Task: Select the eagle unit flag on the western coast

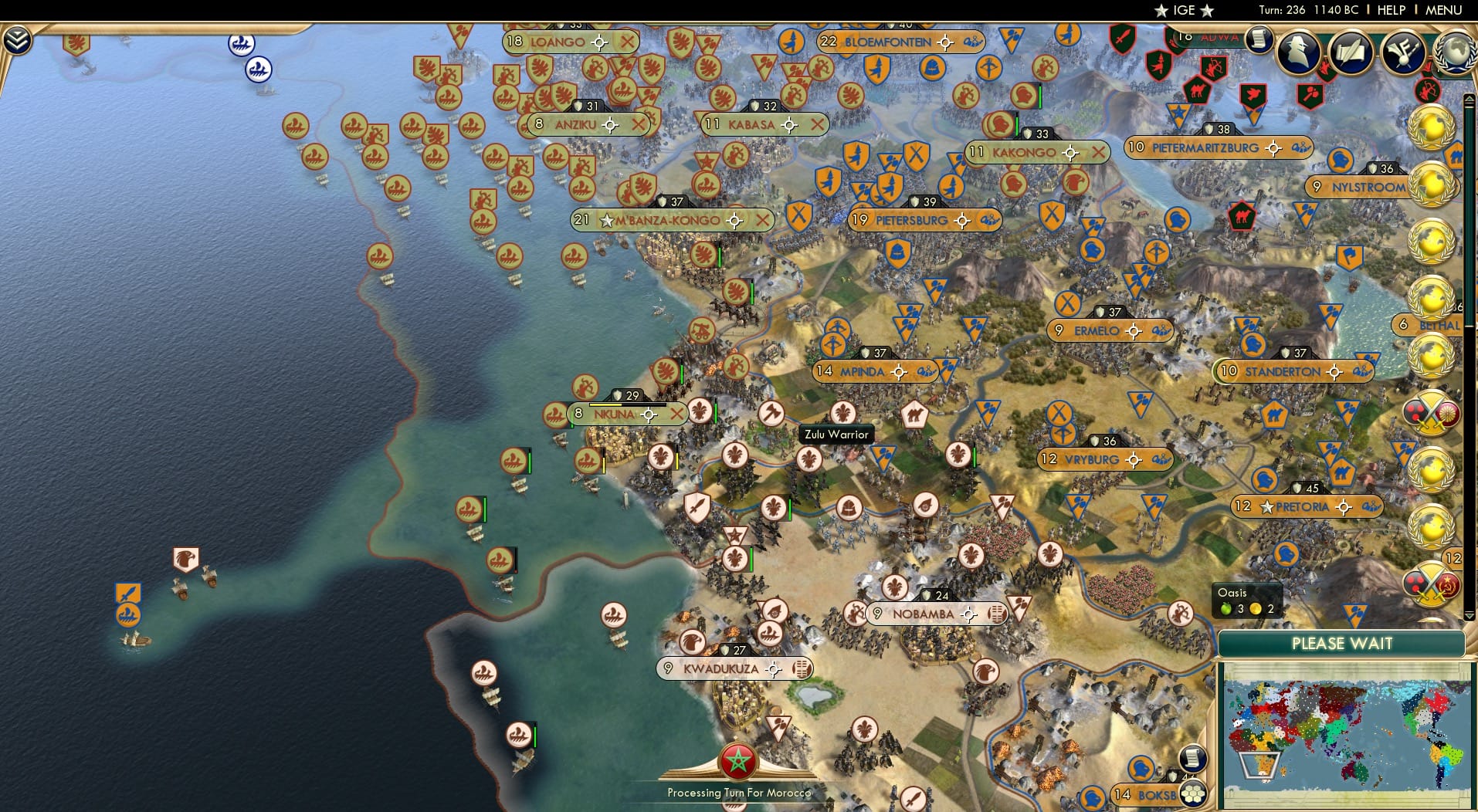Action: [185, 558]
